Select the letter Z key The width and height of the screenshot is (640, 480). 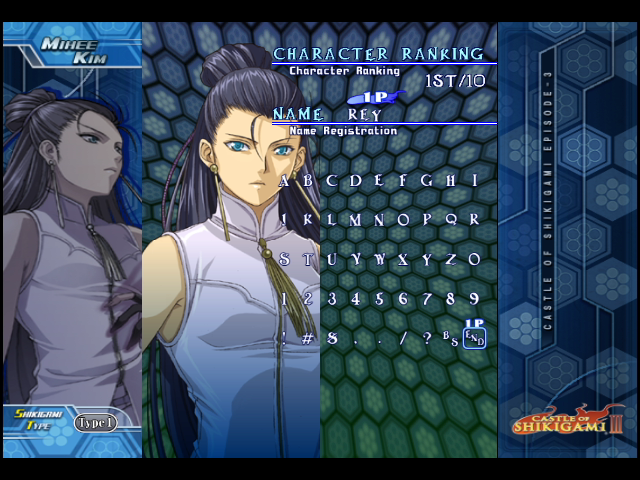tap(452, 259)
